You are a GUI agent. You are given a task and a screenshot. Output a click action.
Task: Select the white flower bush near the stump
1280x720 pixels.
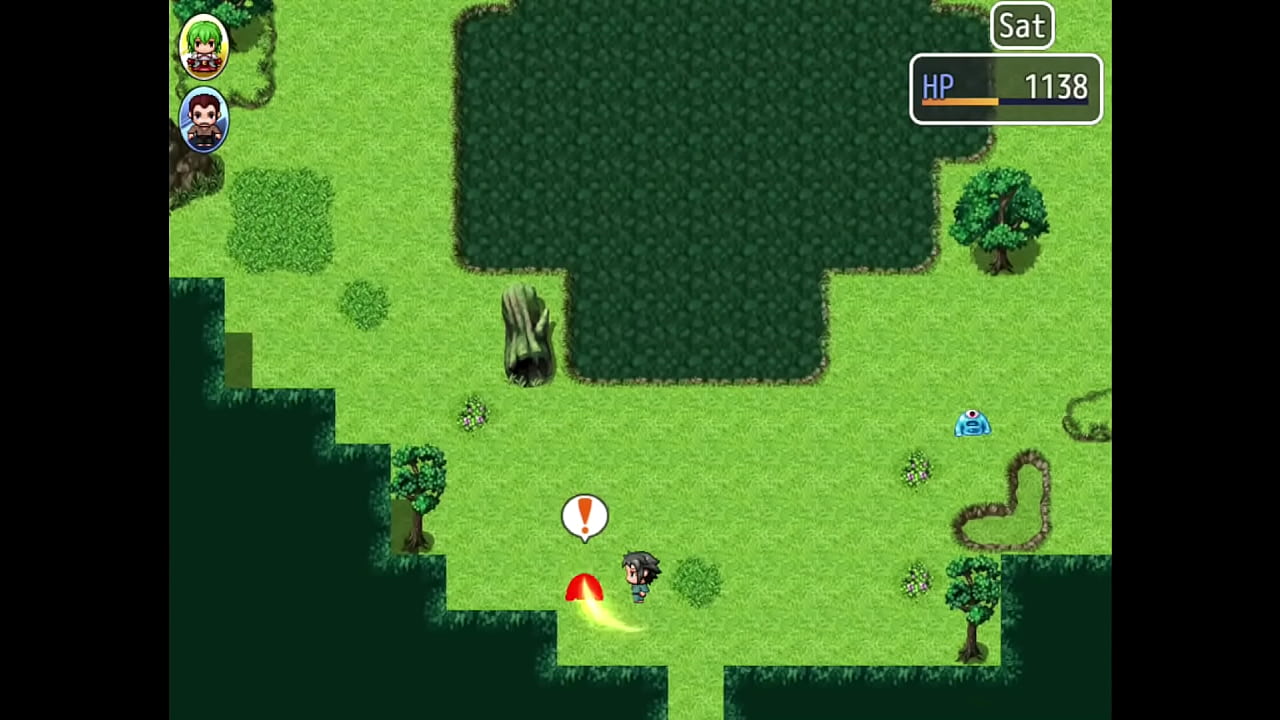point(473,417)
